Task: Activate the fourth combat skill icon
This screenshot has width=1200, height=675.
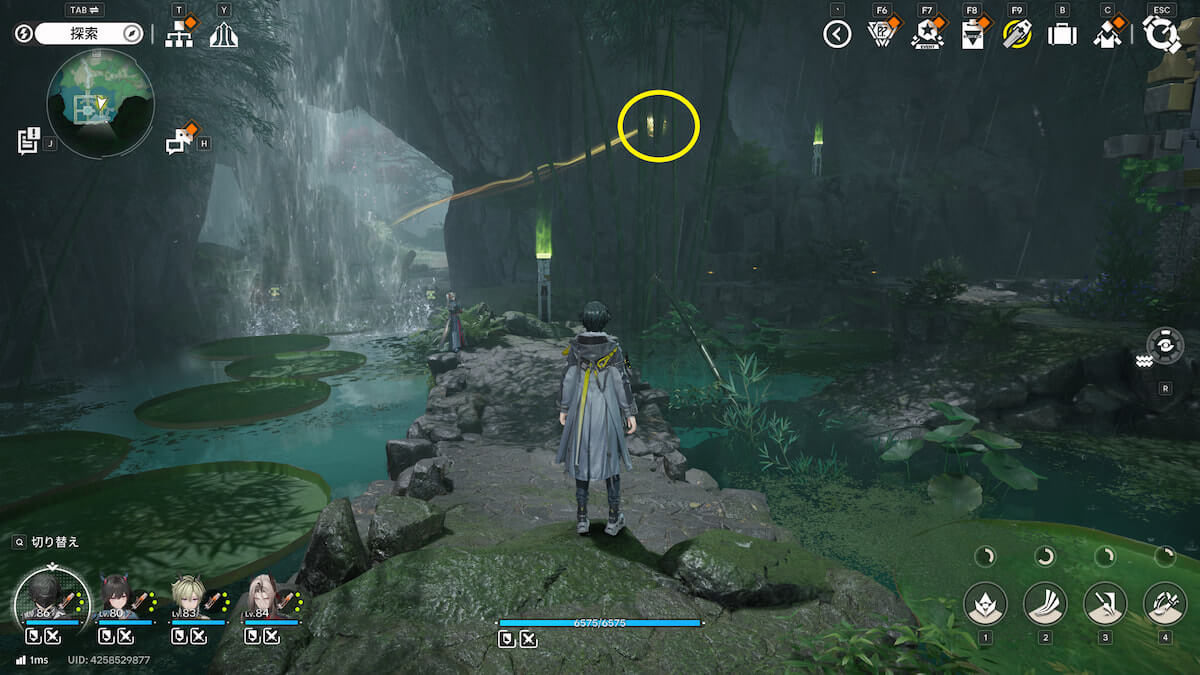Action: pyautogui.click(x=1165, y=603)
